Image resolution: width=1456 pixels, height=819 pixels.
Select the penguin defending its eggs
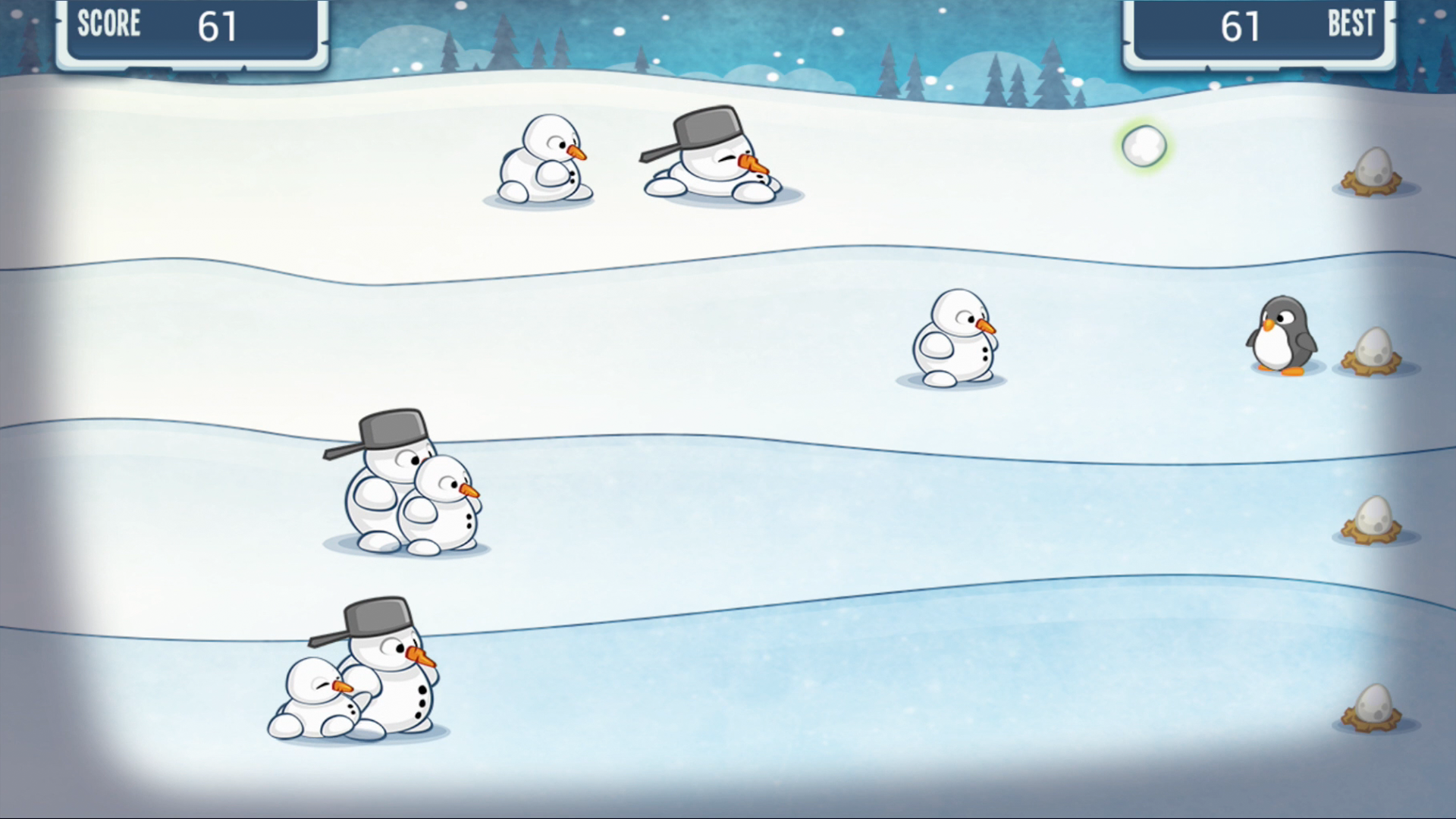pos(1282,337)
